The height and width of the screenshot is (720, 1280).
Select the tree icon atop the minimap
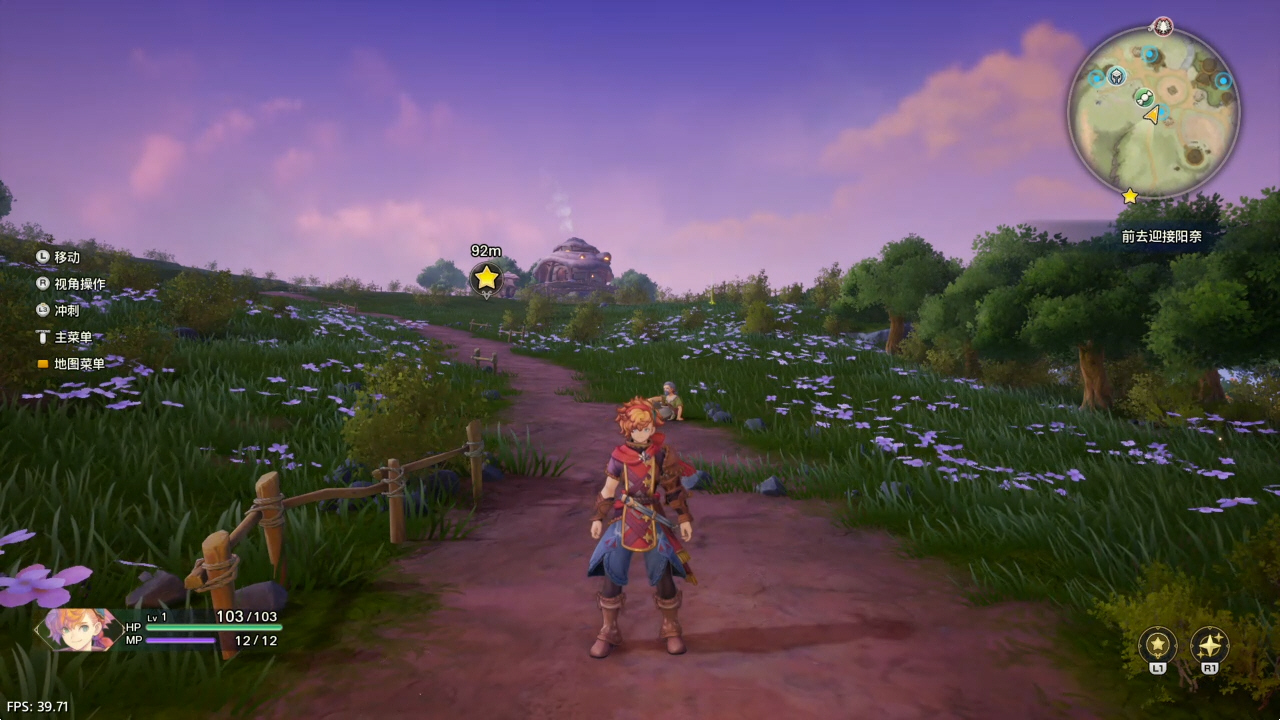[1162, 26]
